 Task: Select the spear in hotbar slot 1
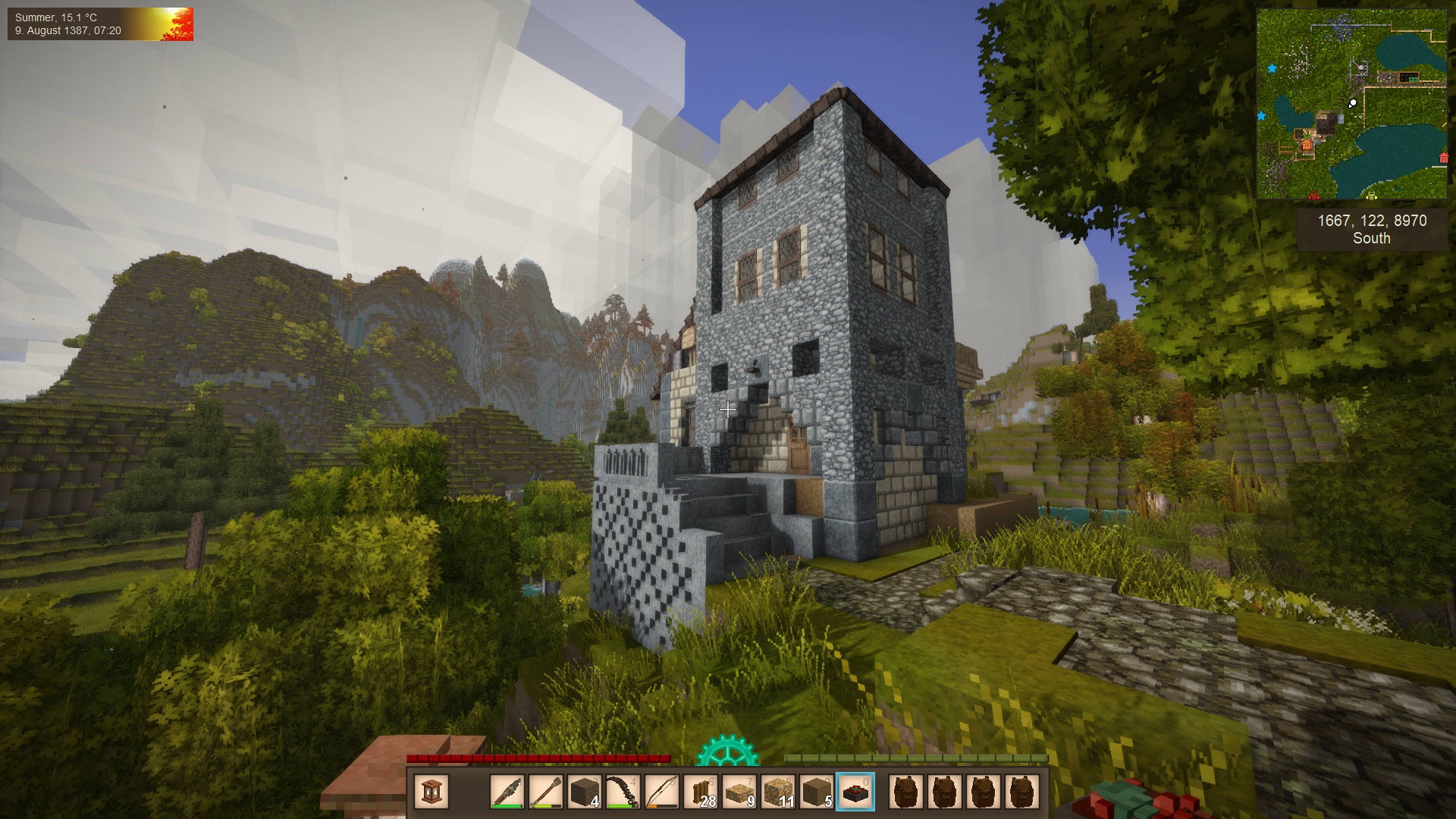pos(507,792)
